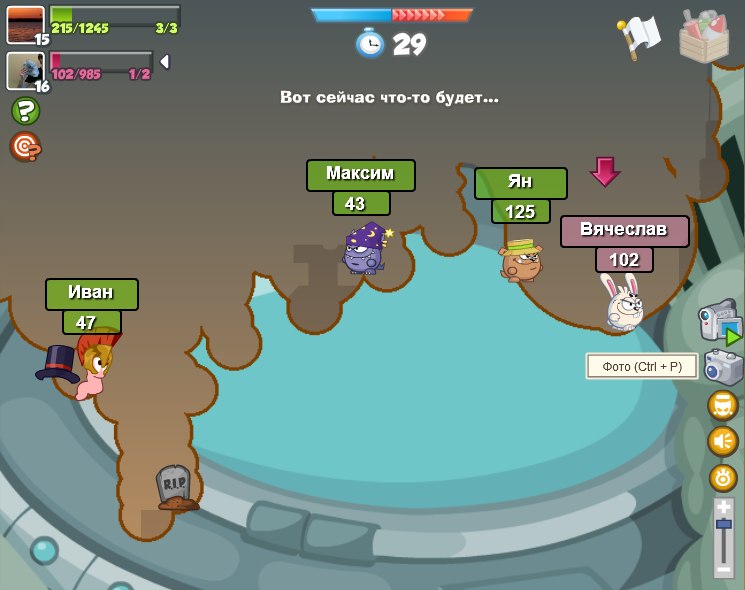Image resolution: width=745 pixels, height=590 pixels.
Task: Click the white arrow beside the pink team bar
Action: (x=165, y=62)
